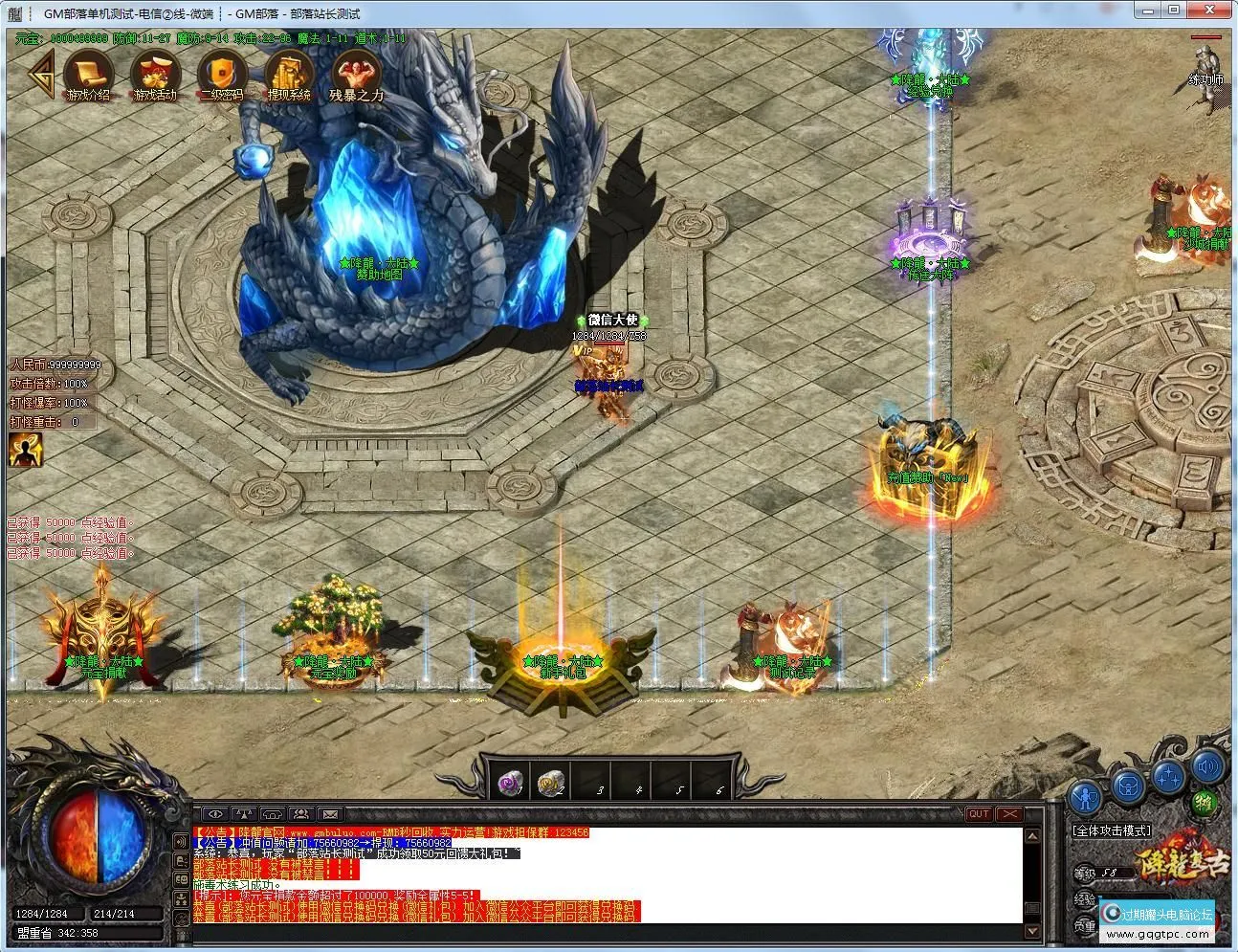Open the 二级密码 shield icon
This screenshot has height=952, width=1238.
(221, 72)
